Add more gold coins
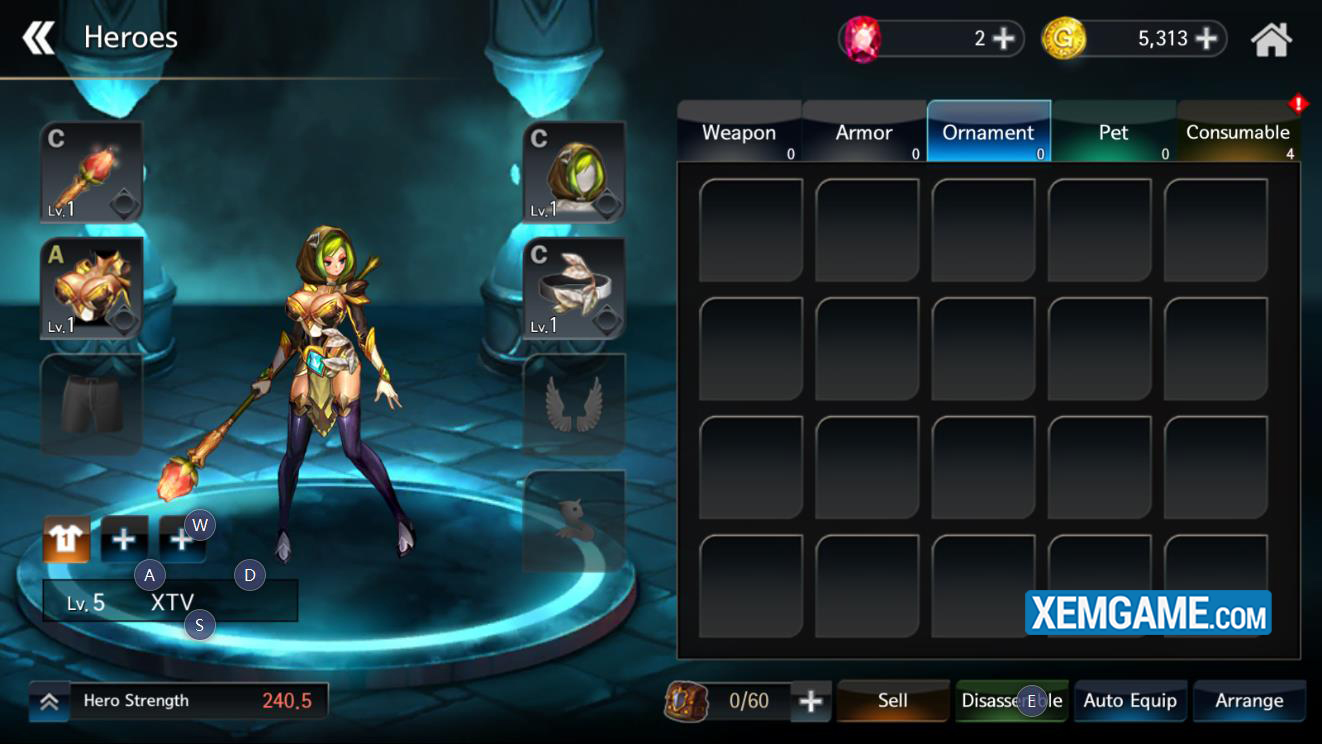 pos(1207,39)
